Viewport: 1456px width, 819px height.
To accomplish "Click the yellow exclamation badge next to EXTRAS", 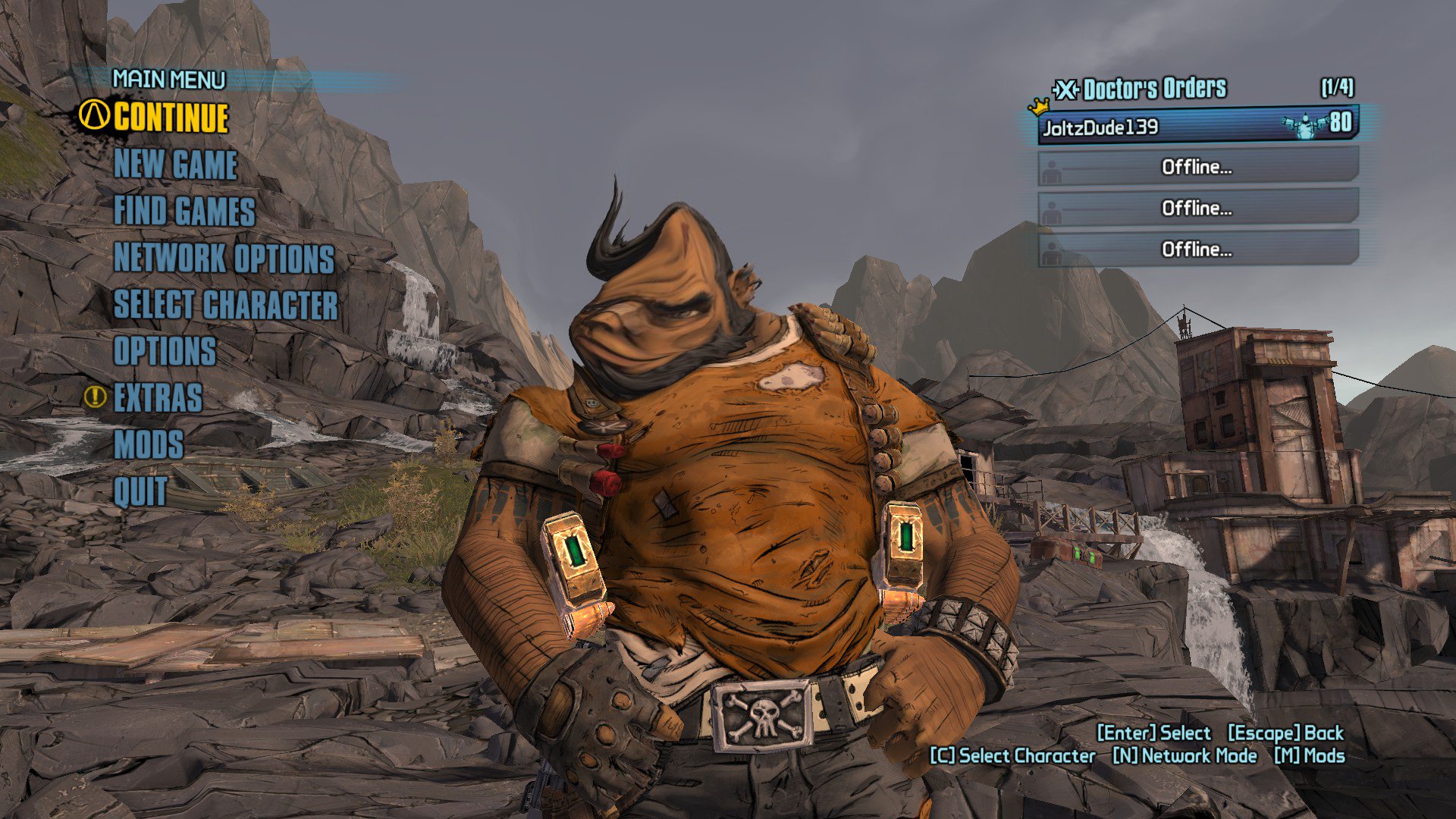I will [94, 396].
